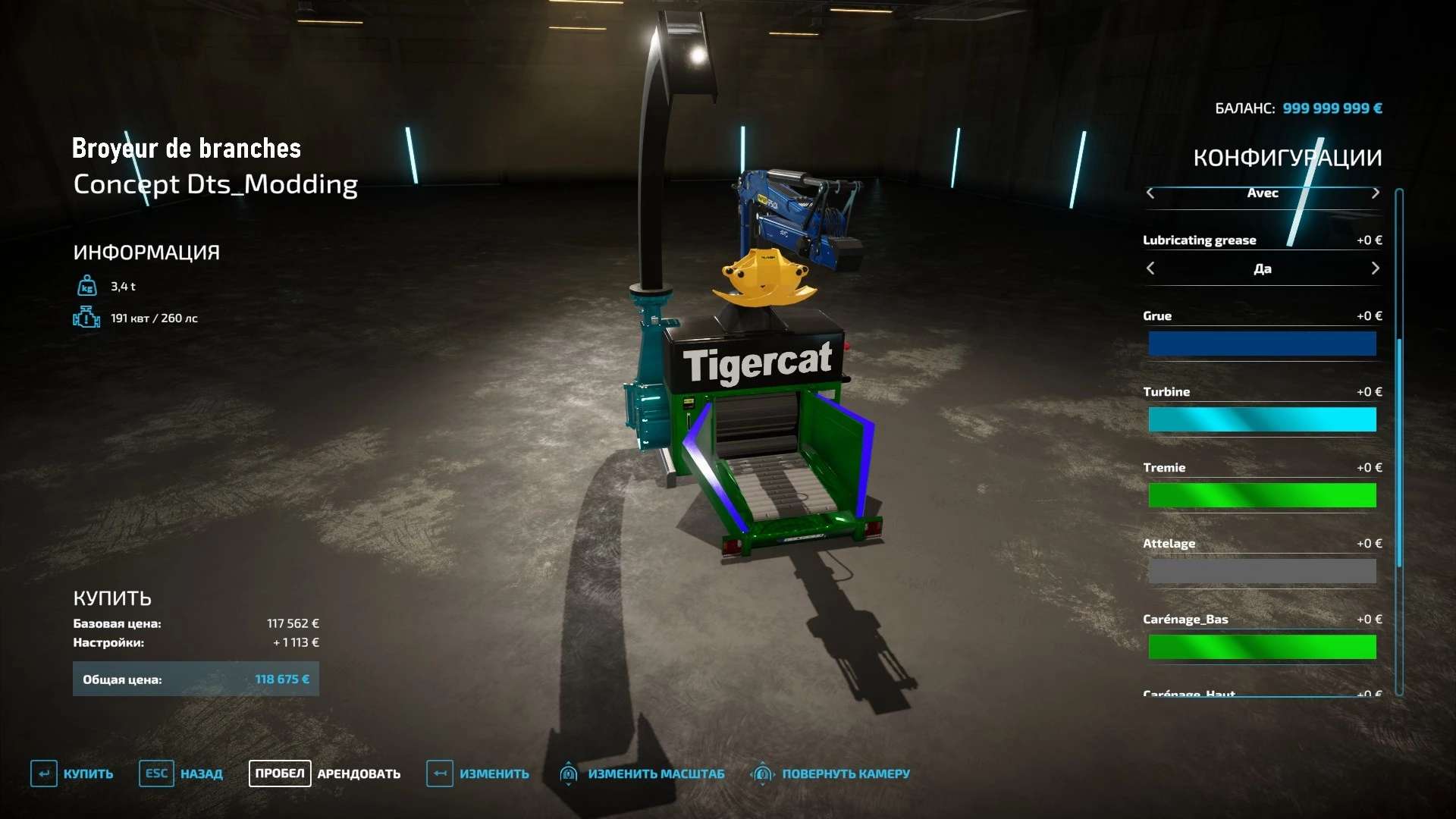
Task: Change the green Tremie color
Action: [x=1262, y=495]
